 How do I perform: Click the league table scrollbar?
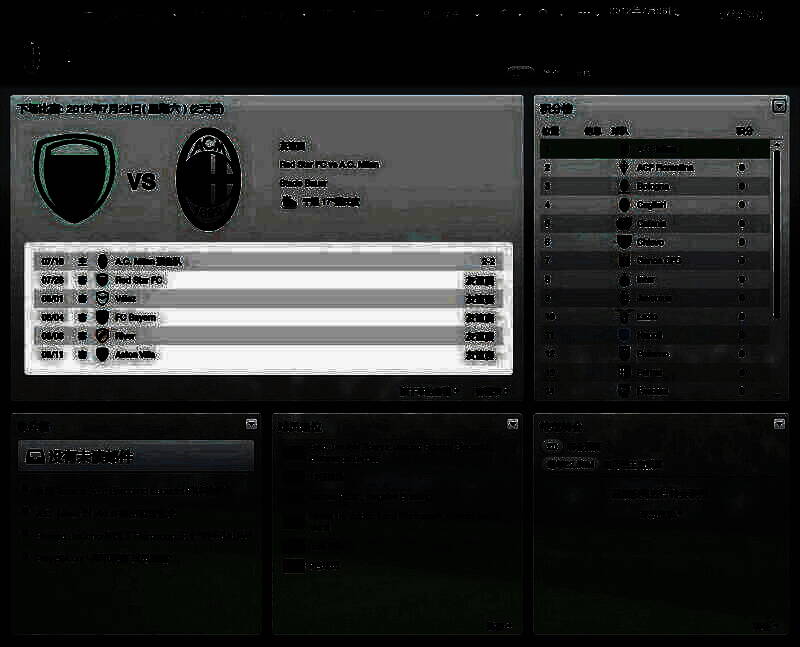pos(777,230)
